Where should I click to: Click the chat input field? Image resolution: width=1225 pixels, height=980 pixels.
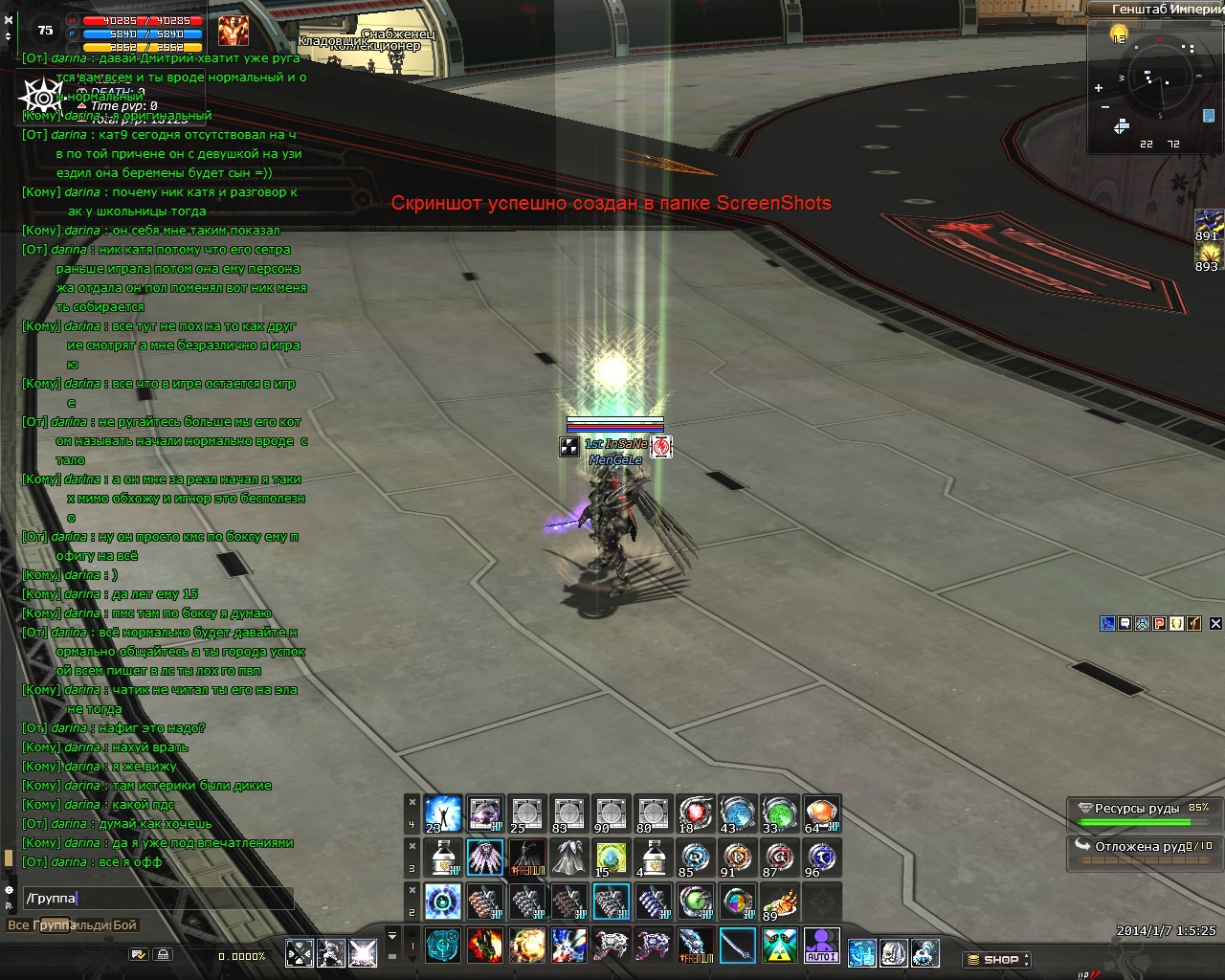click(158, 898)
